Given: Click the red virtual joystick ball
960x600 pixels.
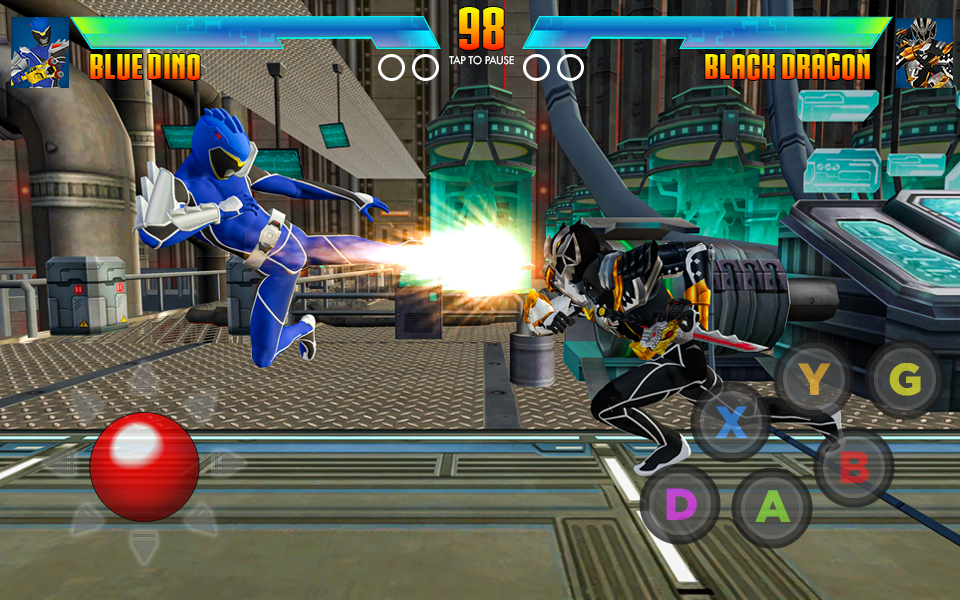Looking at the screenshot, I should [144, 466].
